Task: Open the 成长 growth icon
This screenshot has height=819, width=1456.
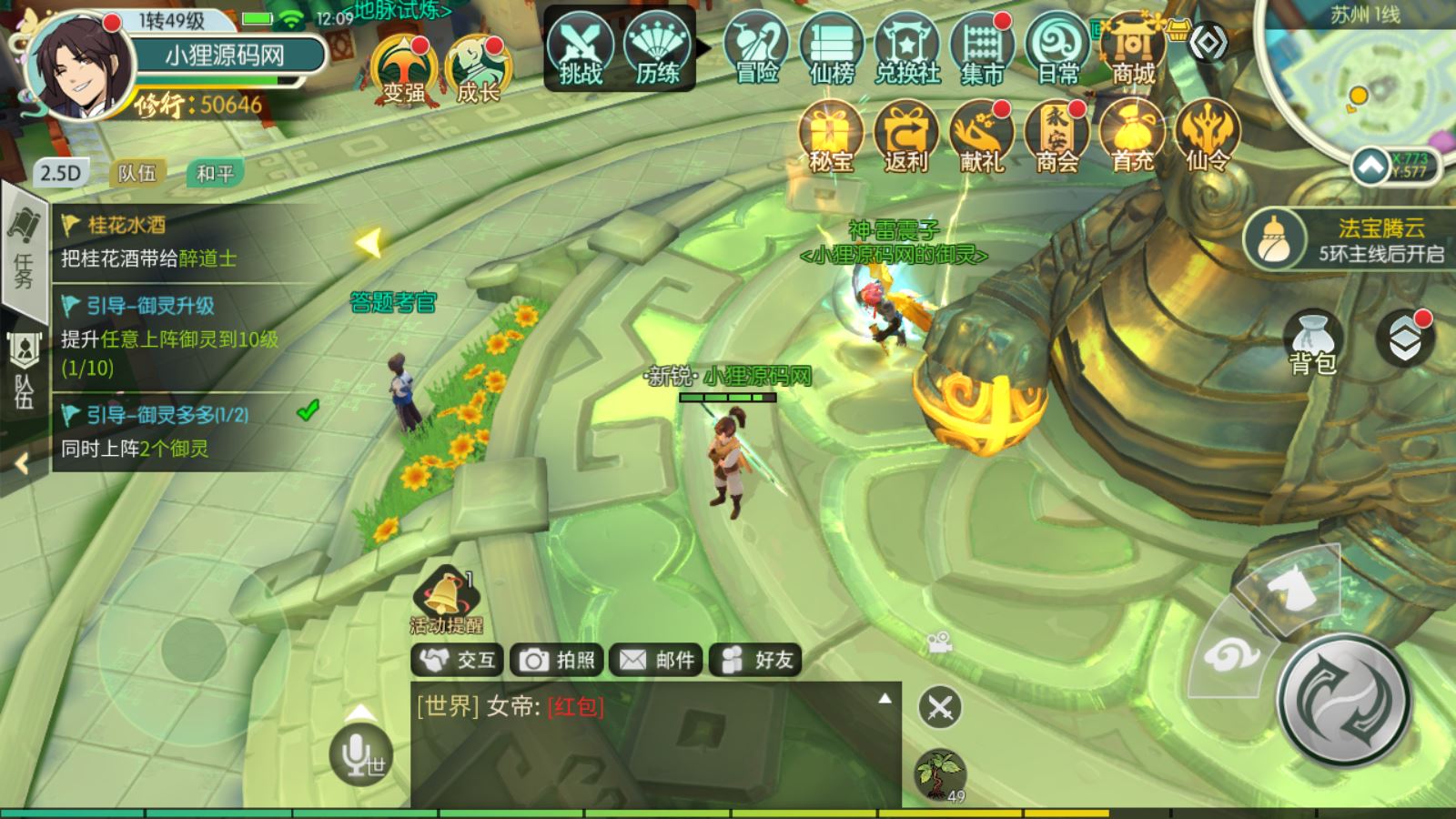Action: (478, 69)
